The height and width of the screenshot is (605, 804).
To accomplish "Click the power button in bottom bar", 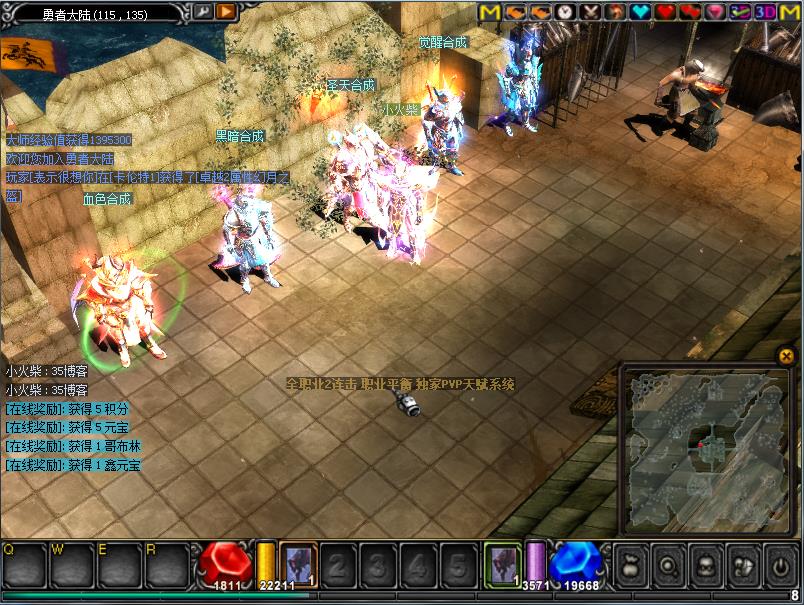I will (781, 567).
